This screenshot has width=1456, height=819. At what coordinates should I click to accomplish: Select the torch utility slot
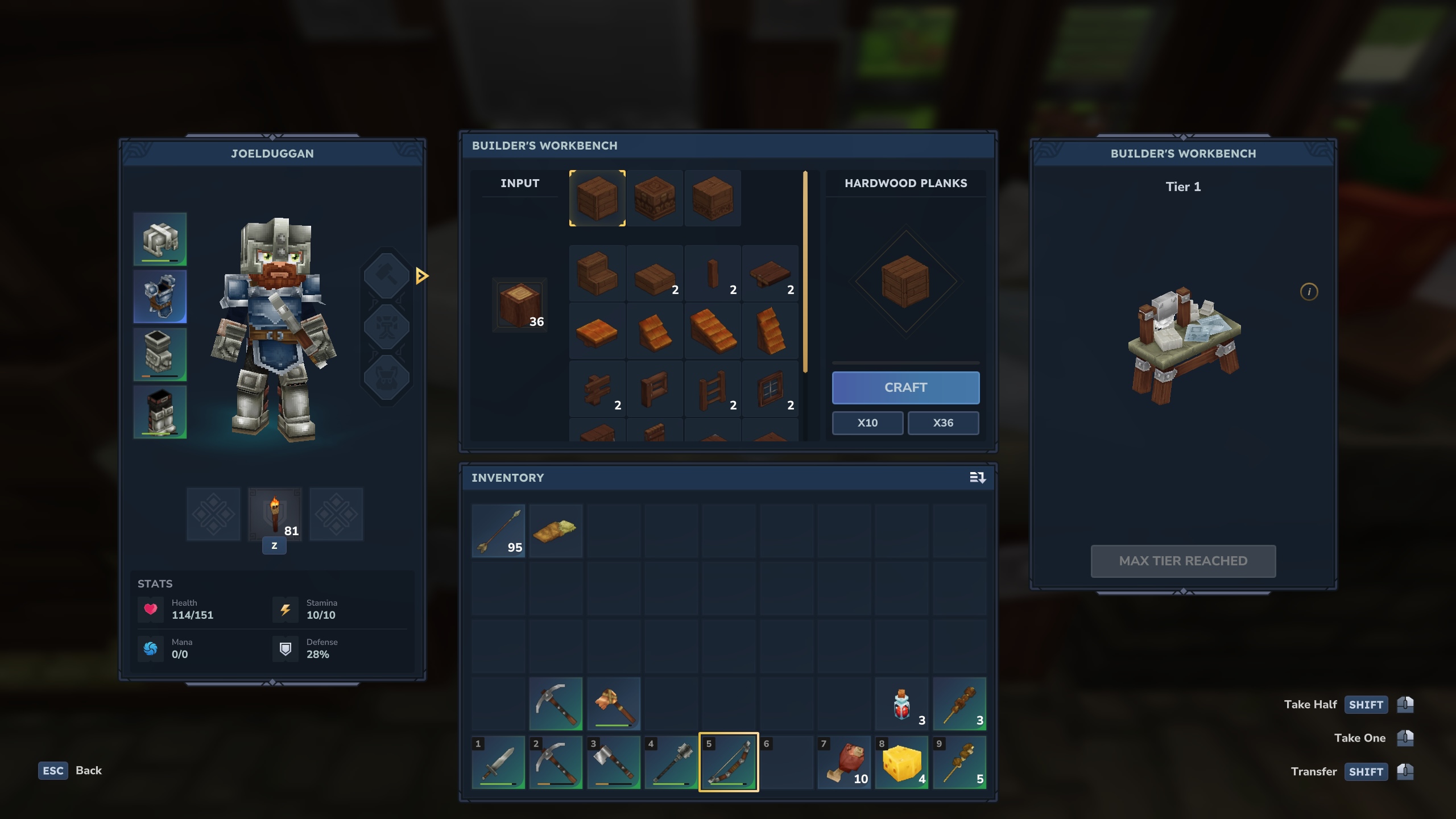click(x=275, y=514)
